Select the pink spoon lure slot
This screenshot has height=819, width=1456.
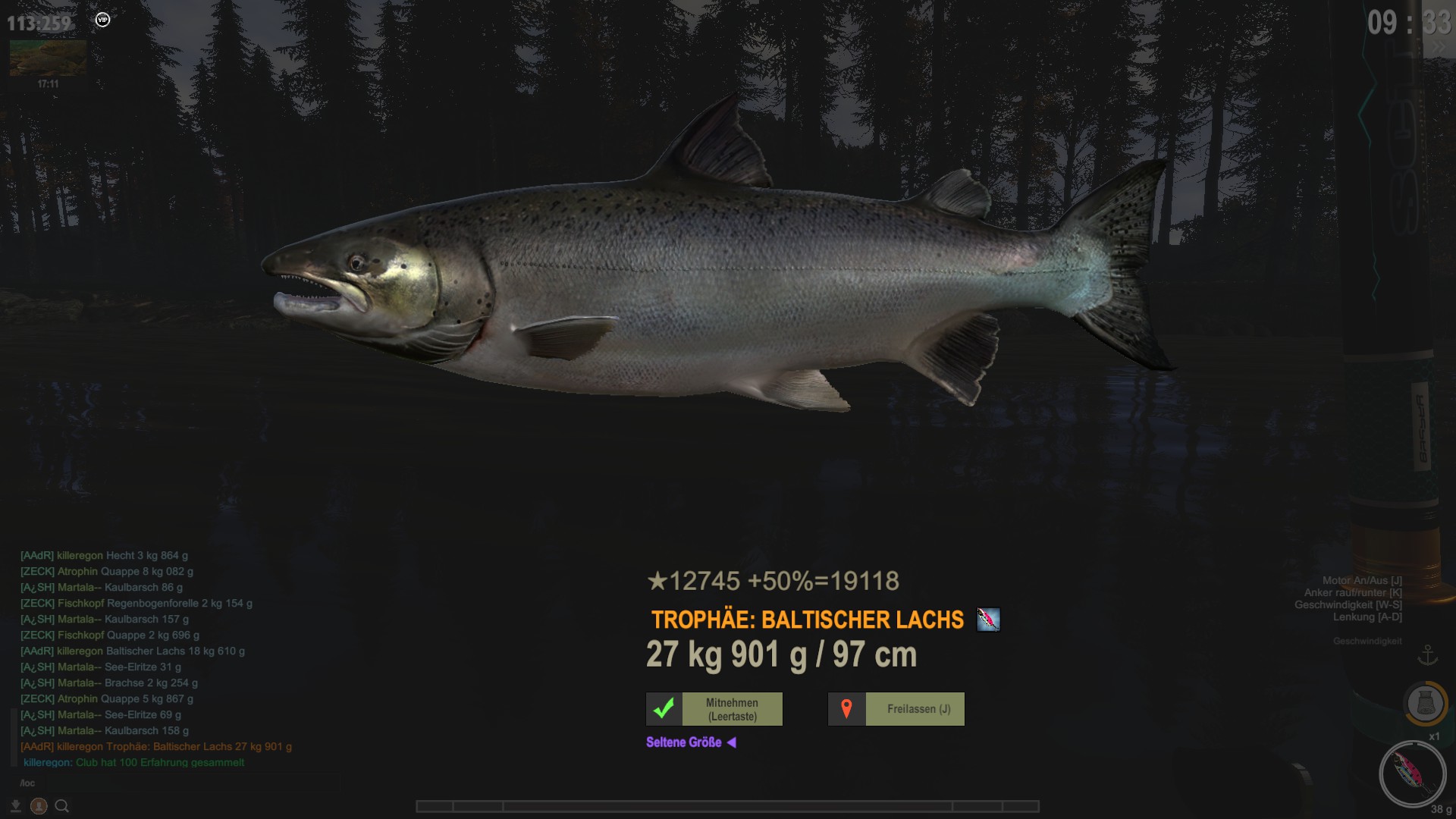tap(1412, 773)
